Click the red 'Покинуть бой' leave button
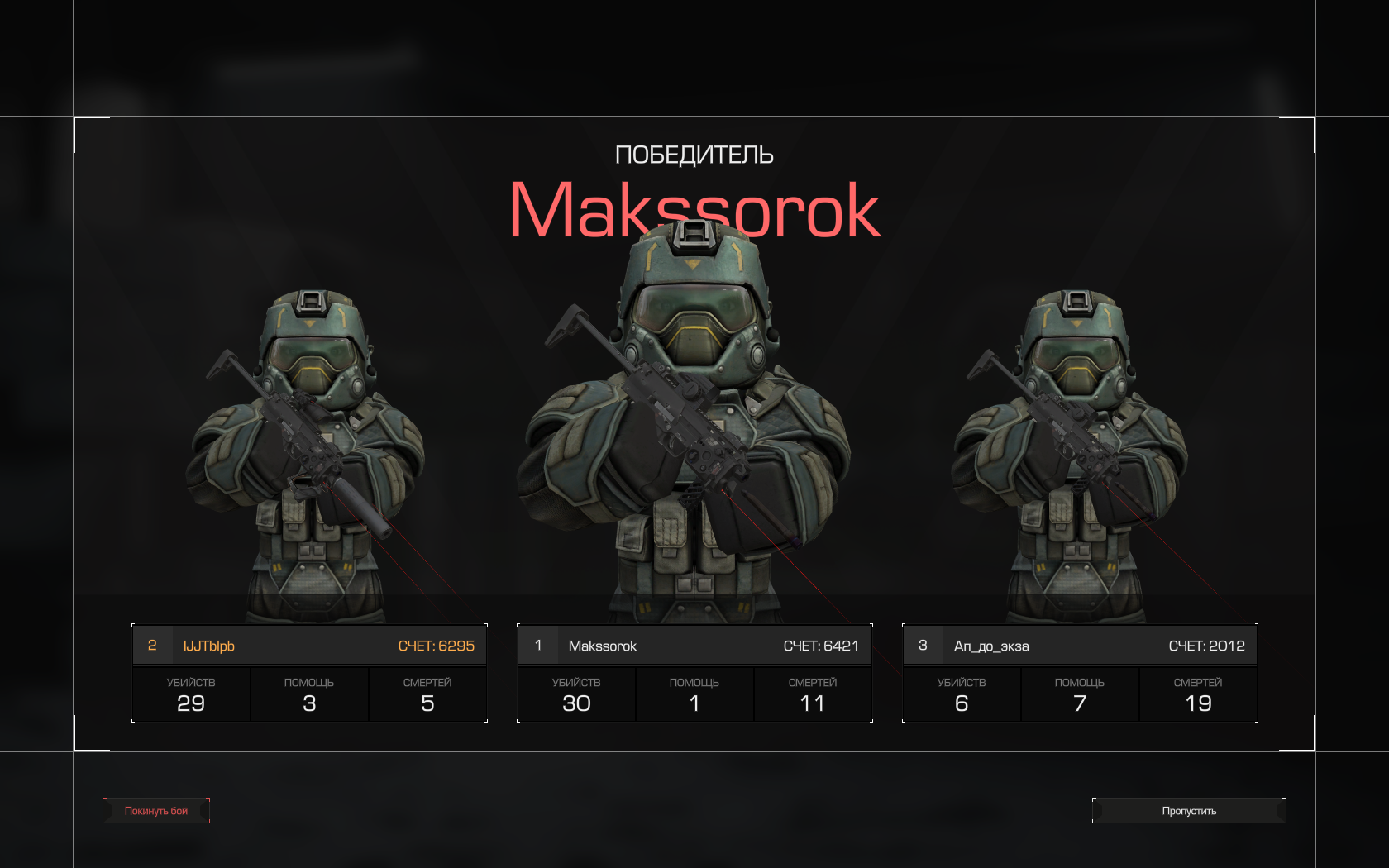 coord(156,811)
